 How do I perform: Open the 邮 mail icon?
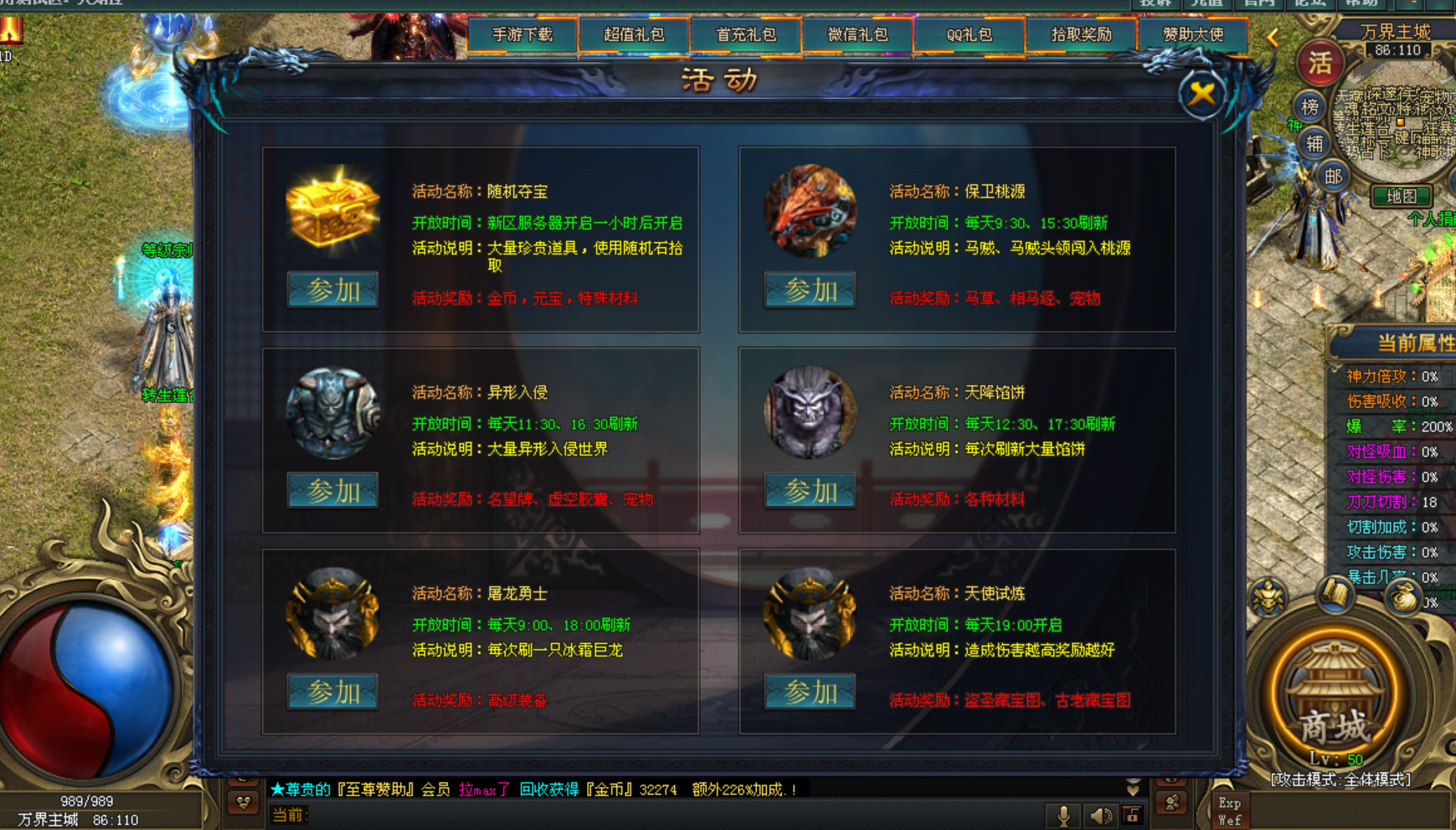click(x=1333, y=176)
